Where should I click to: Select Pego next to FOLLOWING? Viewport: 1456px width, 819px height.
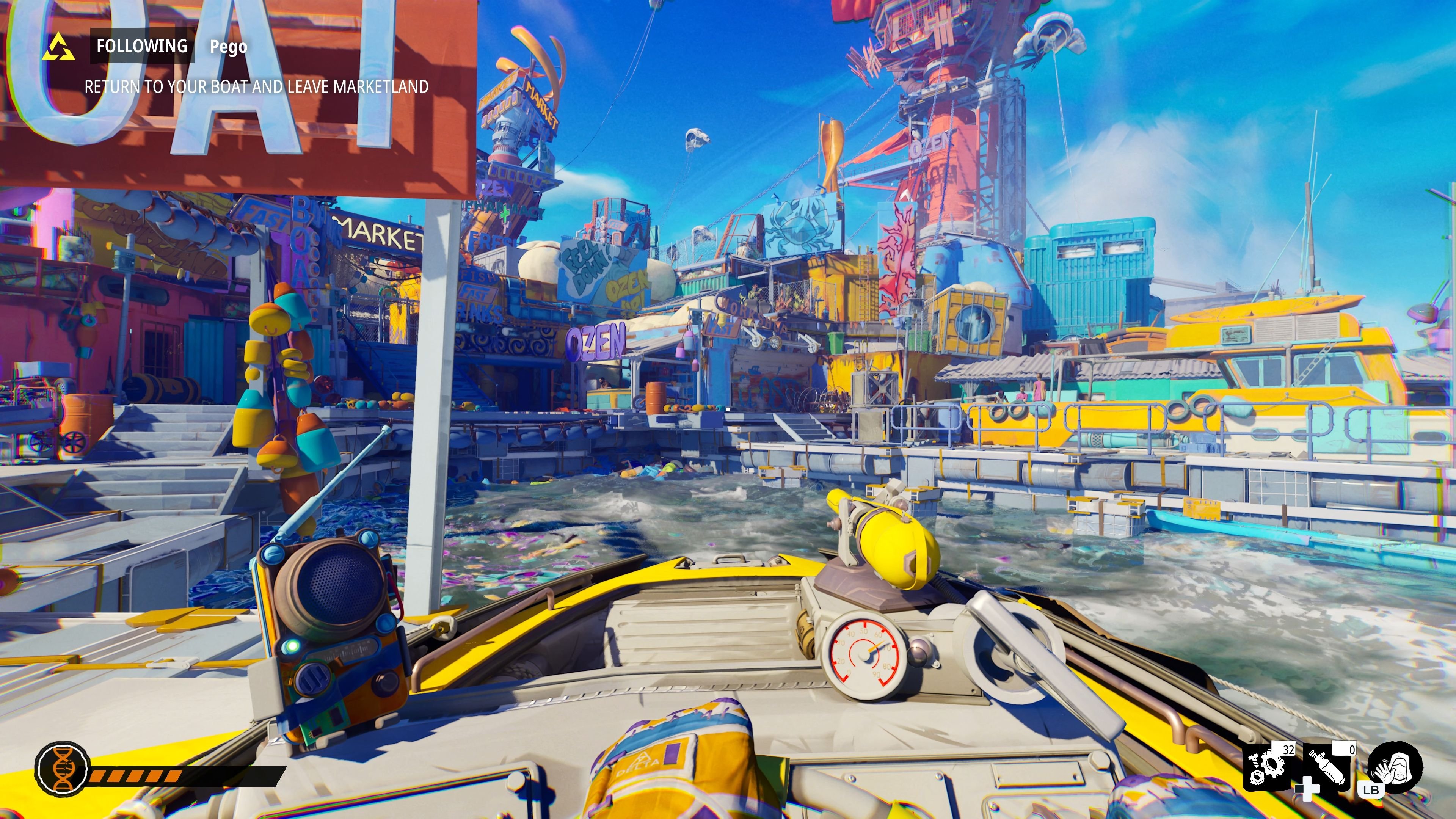pos(228,47)
